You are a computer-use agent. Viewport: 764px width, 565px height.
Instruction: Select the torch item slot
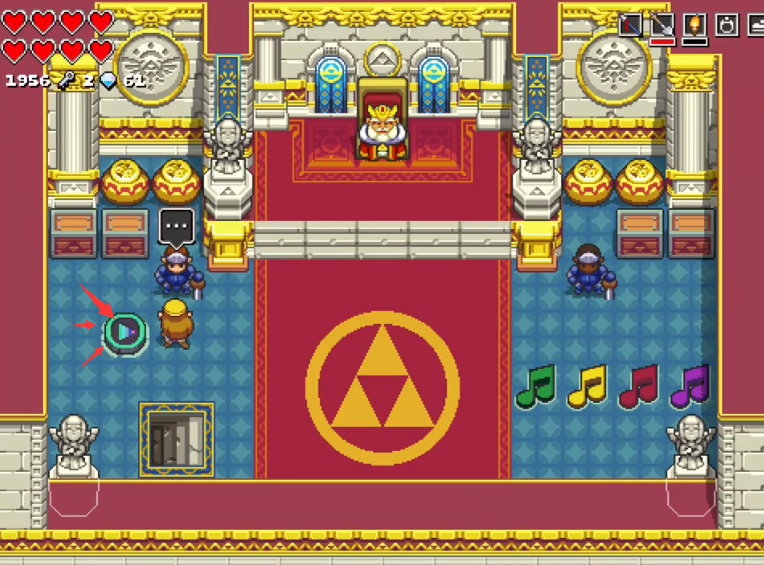695,24
